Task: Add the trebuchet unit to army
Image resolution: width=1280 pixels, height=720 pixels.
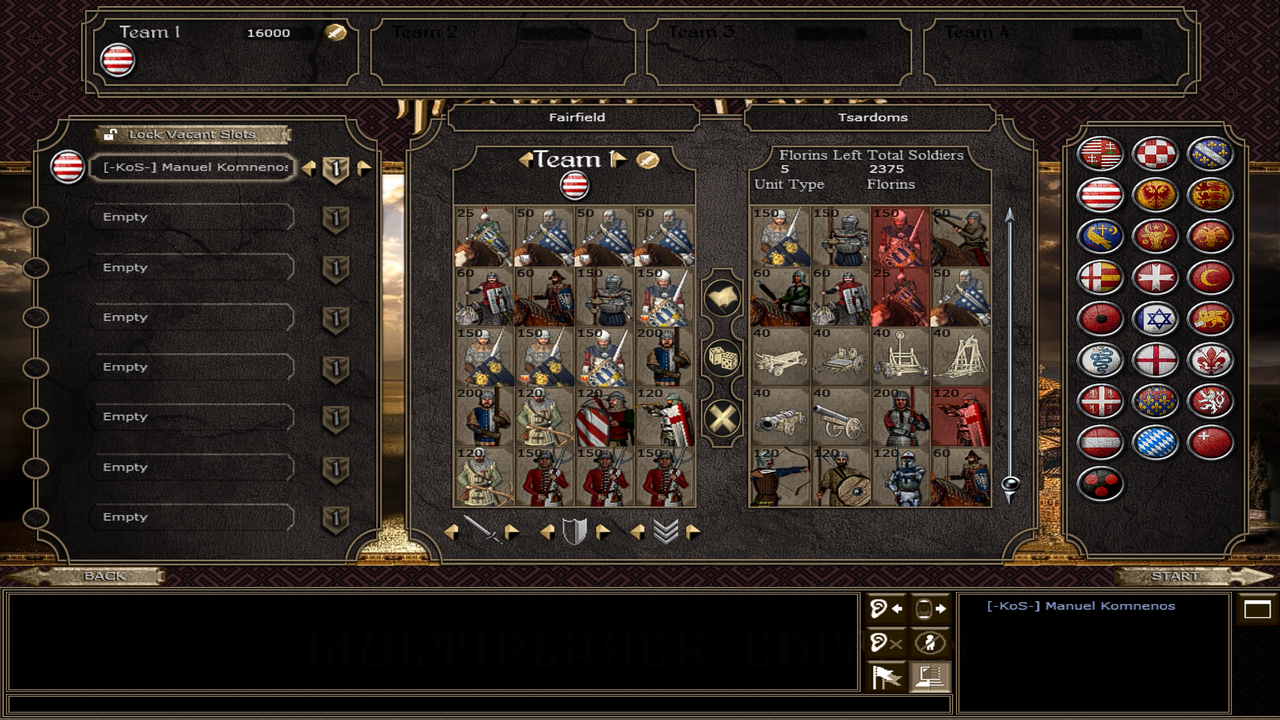Action: click(960, 357)
